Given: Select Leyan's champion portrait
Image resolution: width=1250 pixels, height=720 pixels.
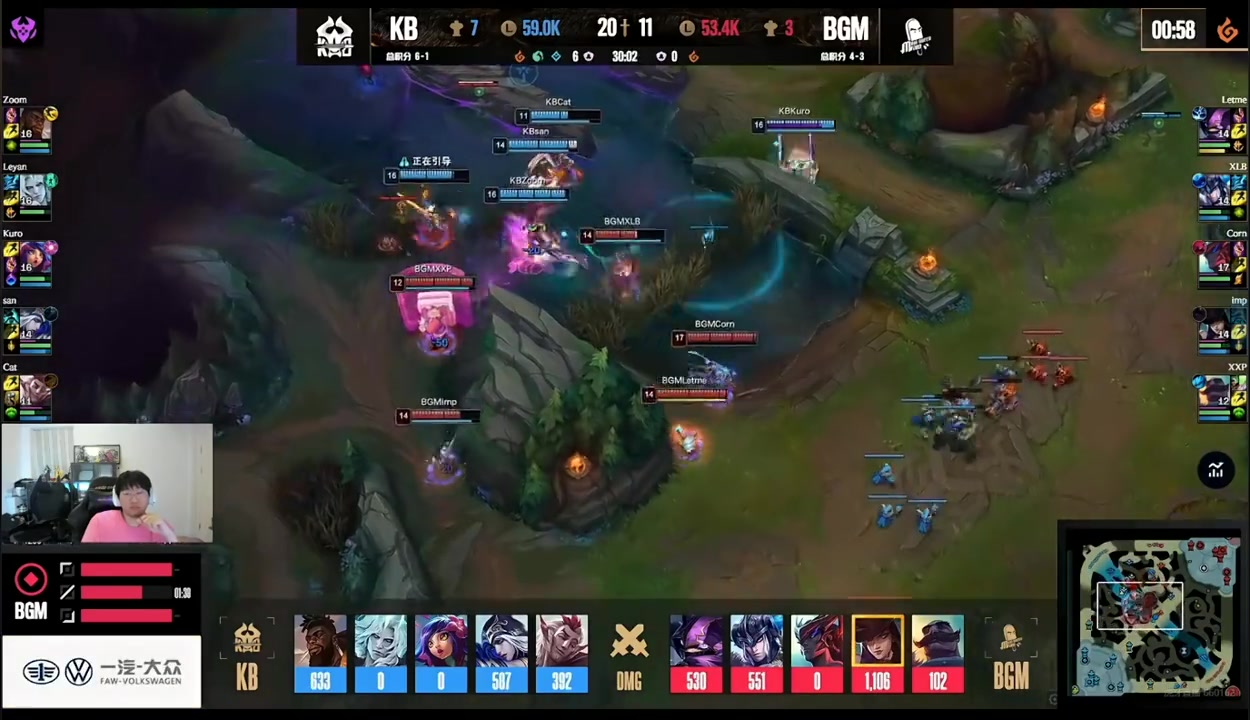Looking at the screenshot, I should point(33,193).
